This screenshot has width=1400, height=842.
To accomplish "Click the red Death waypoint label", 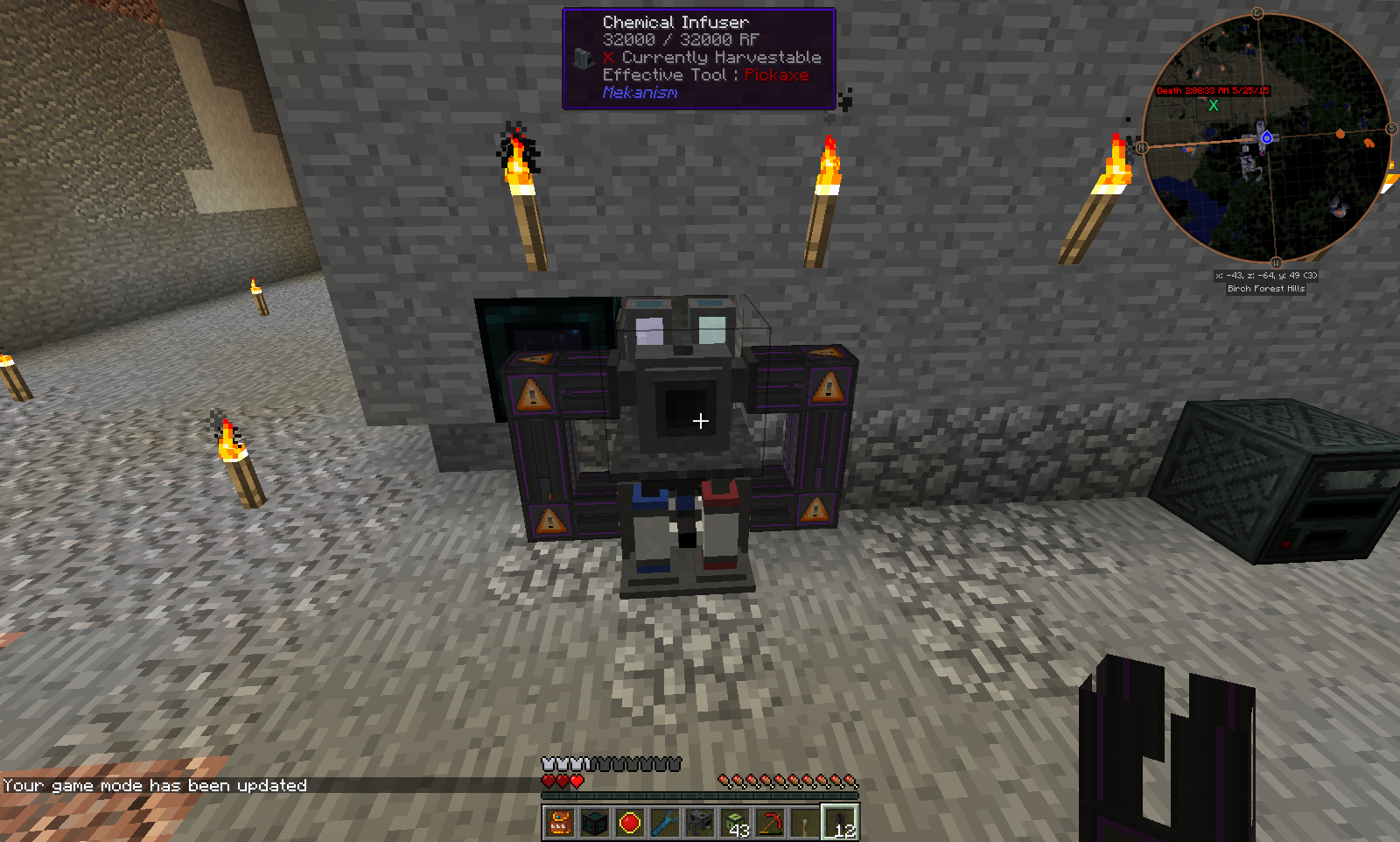I will coord(1212,91).
